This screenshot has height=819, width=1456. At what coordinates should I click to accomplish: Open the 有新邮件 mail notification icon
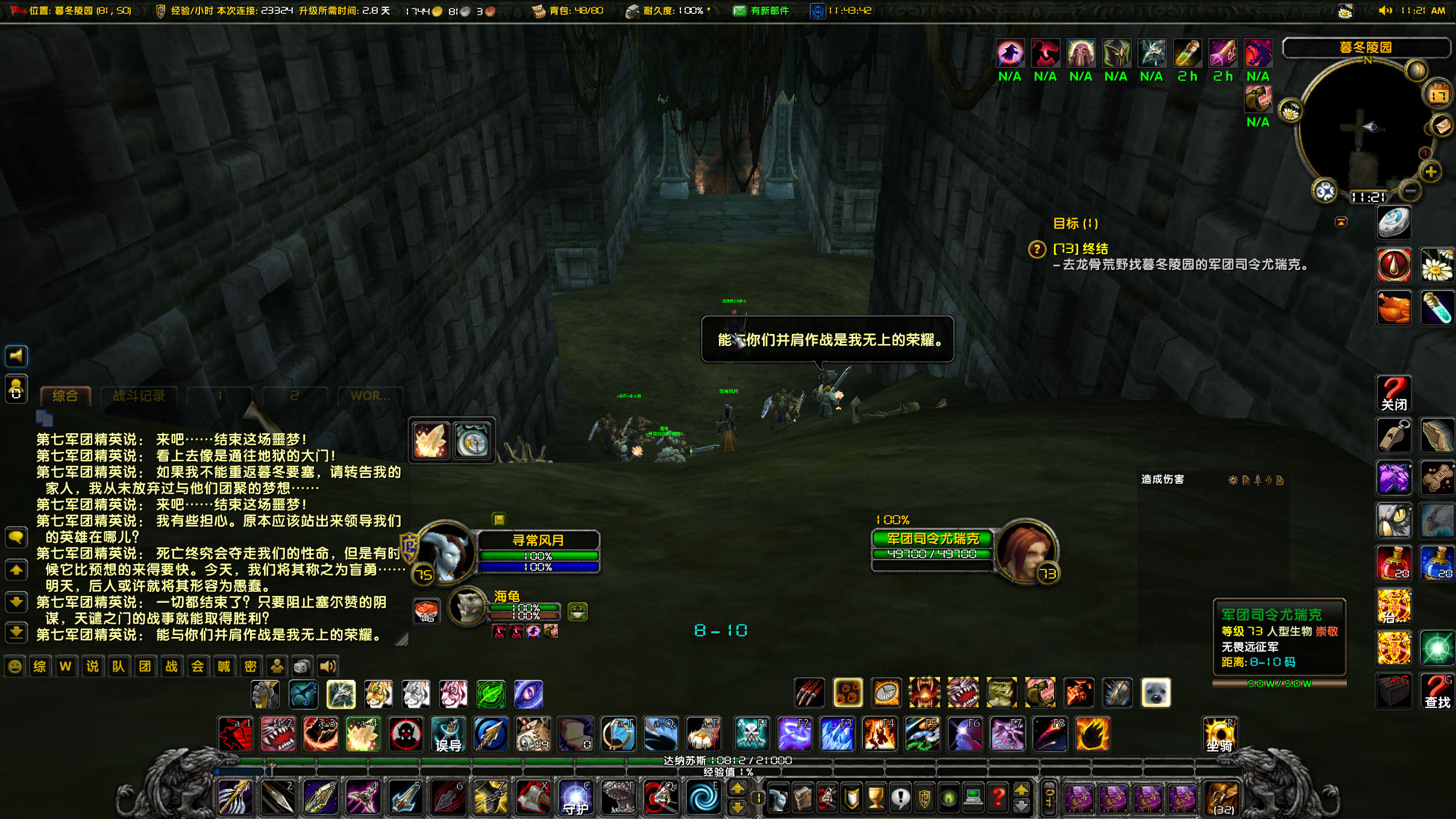(x=738, y=10)
